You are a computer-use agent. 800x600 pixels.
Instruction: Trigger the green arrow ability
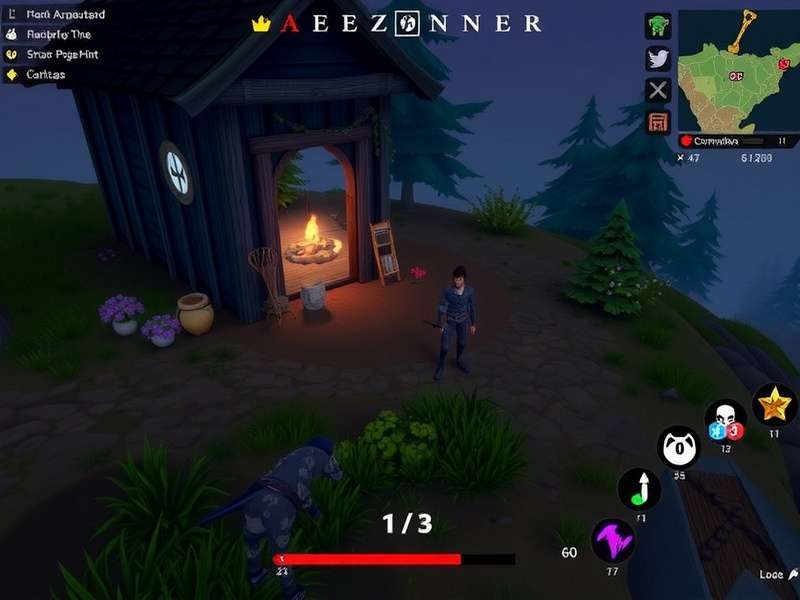tap(639, 488)
